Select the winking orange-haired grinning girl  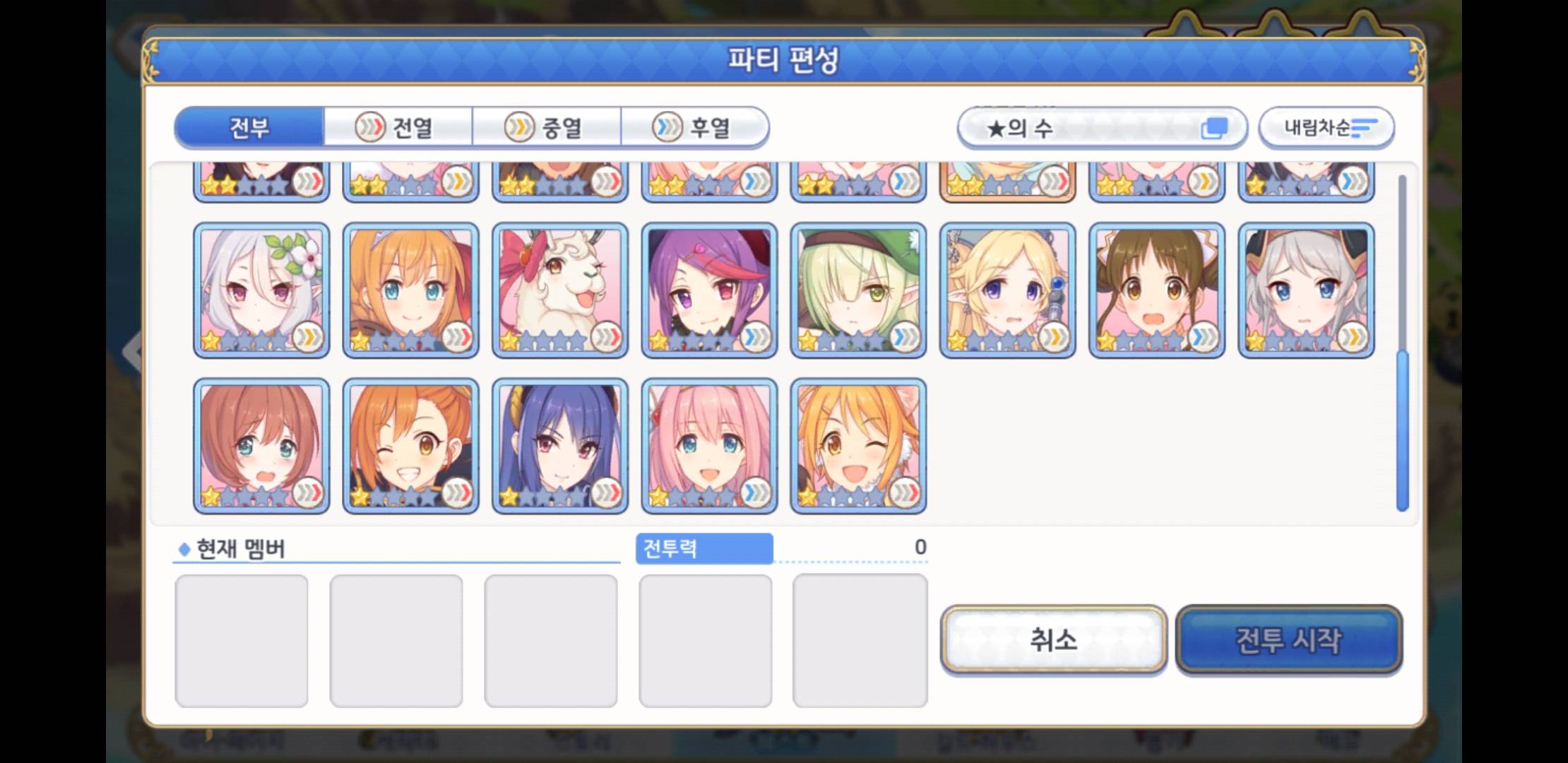point(410,445)
